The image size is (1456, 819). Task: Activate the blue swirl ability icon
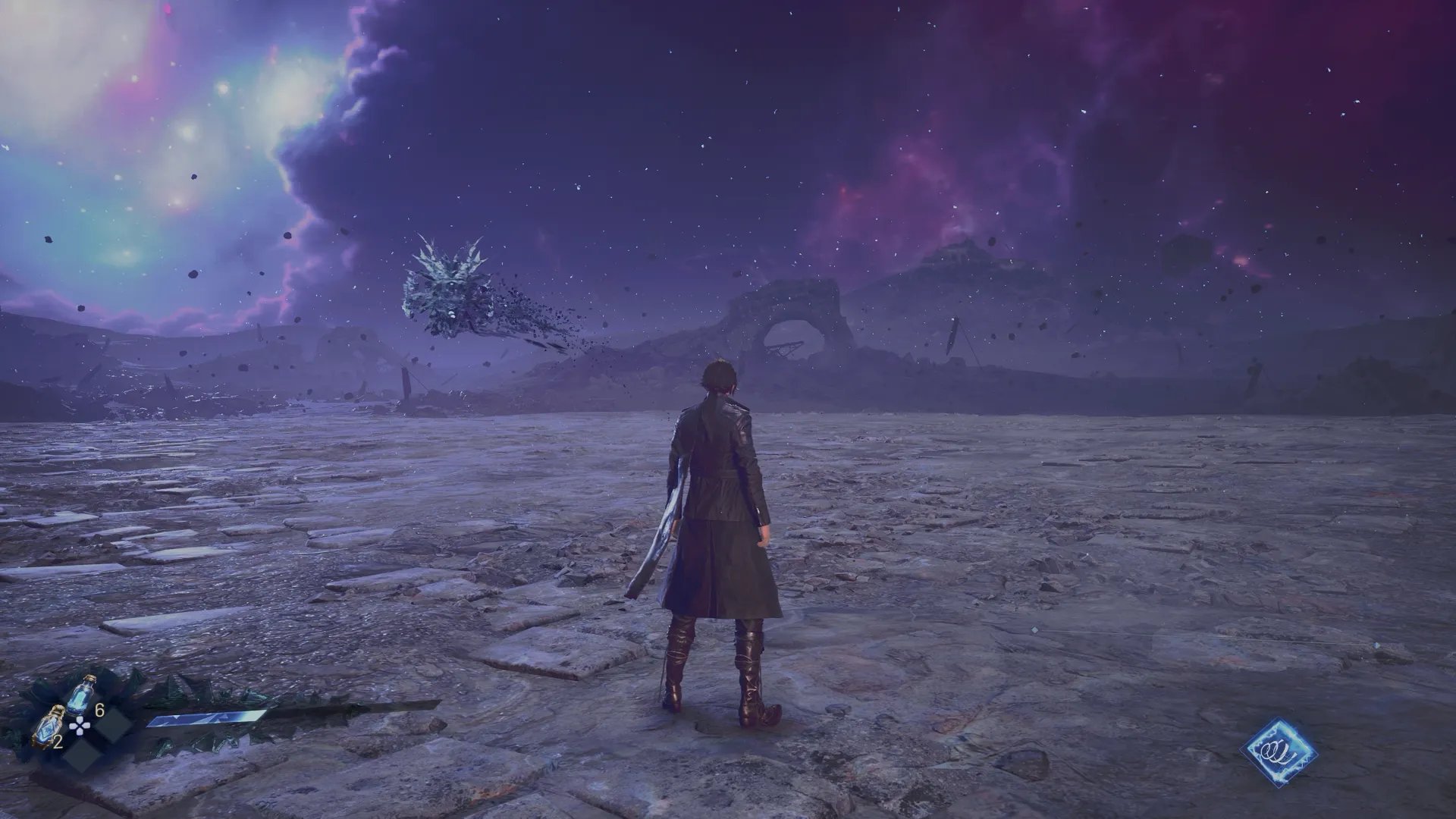pos(1279,752)
